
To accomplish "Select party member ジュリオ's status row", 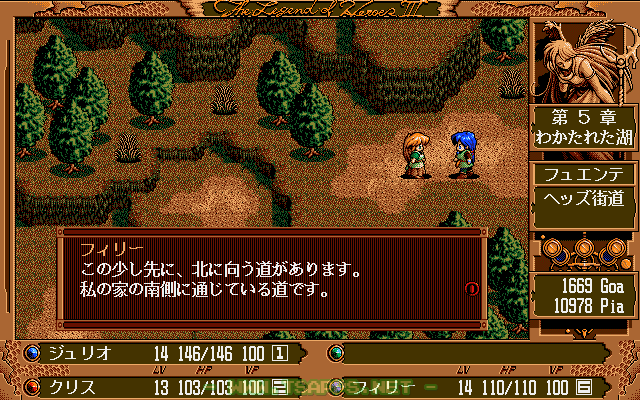I will (x=160, y=353).
